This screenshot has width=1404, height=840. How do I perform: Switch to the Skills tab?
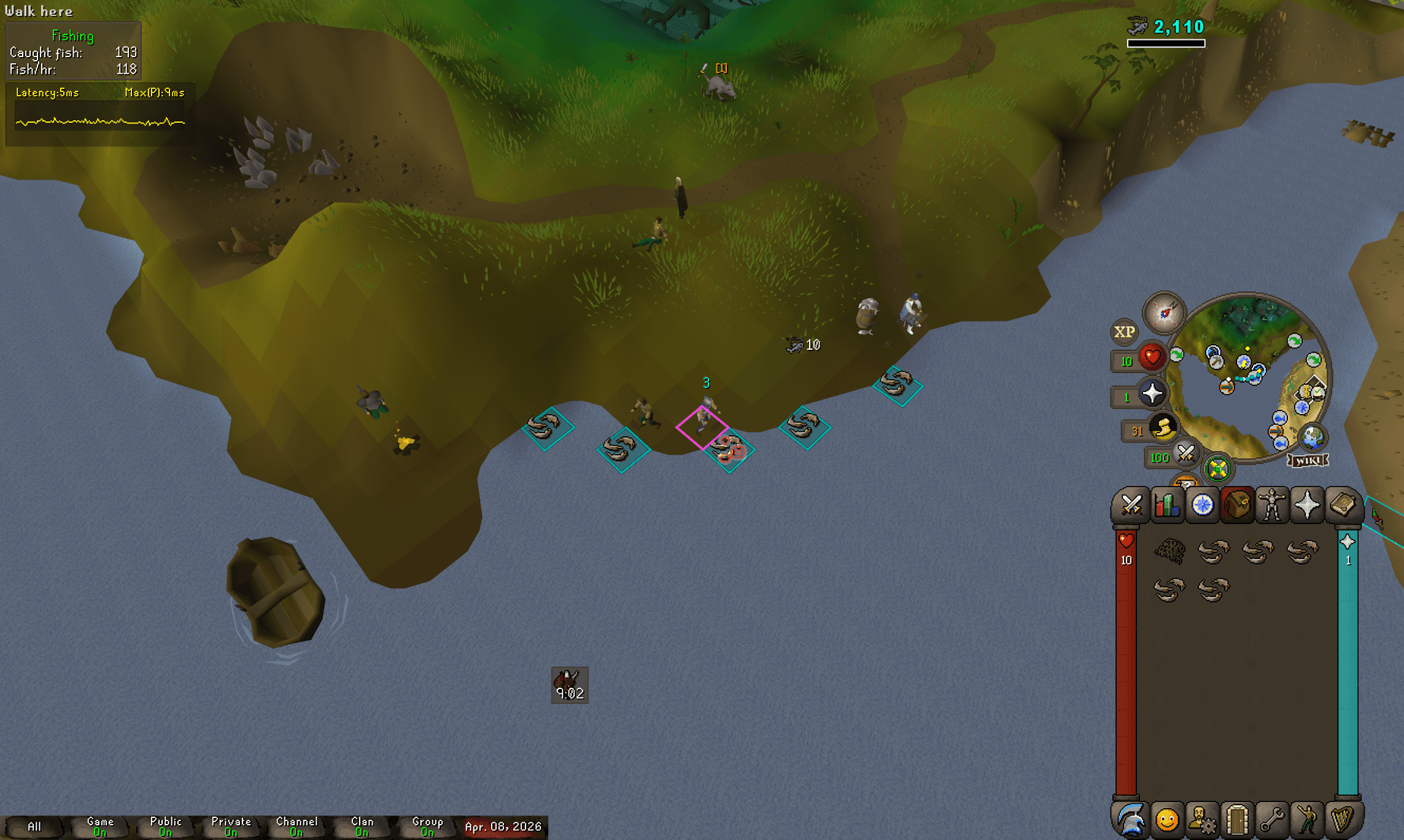tap(1166, 506)
